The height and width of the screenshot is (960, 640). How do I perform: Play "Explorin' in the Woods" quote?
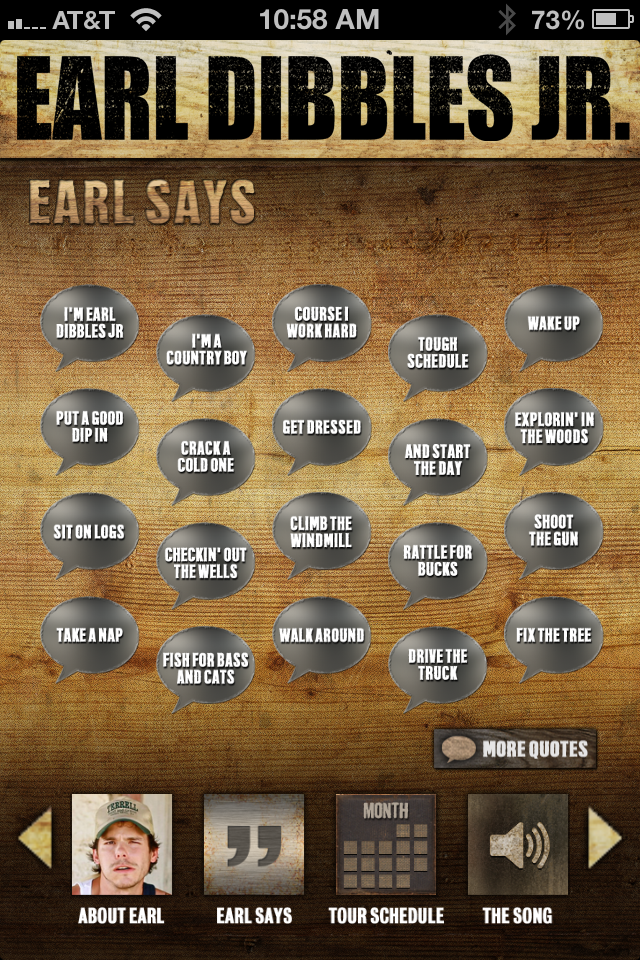[553, 428]
